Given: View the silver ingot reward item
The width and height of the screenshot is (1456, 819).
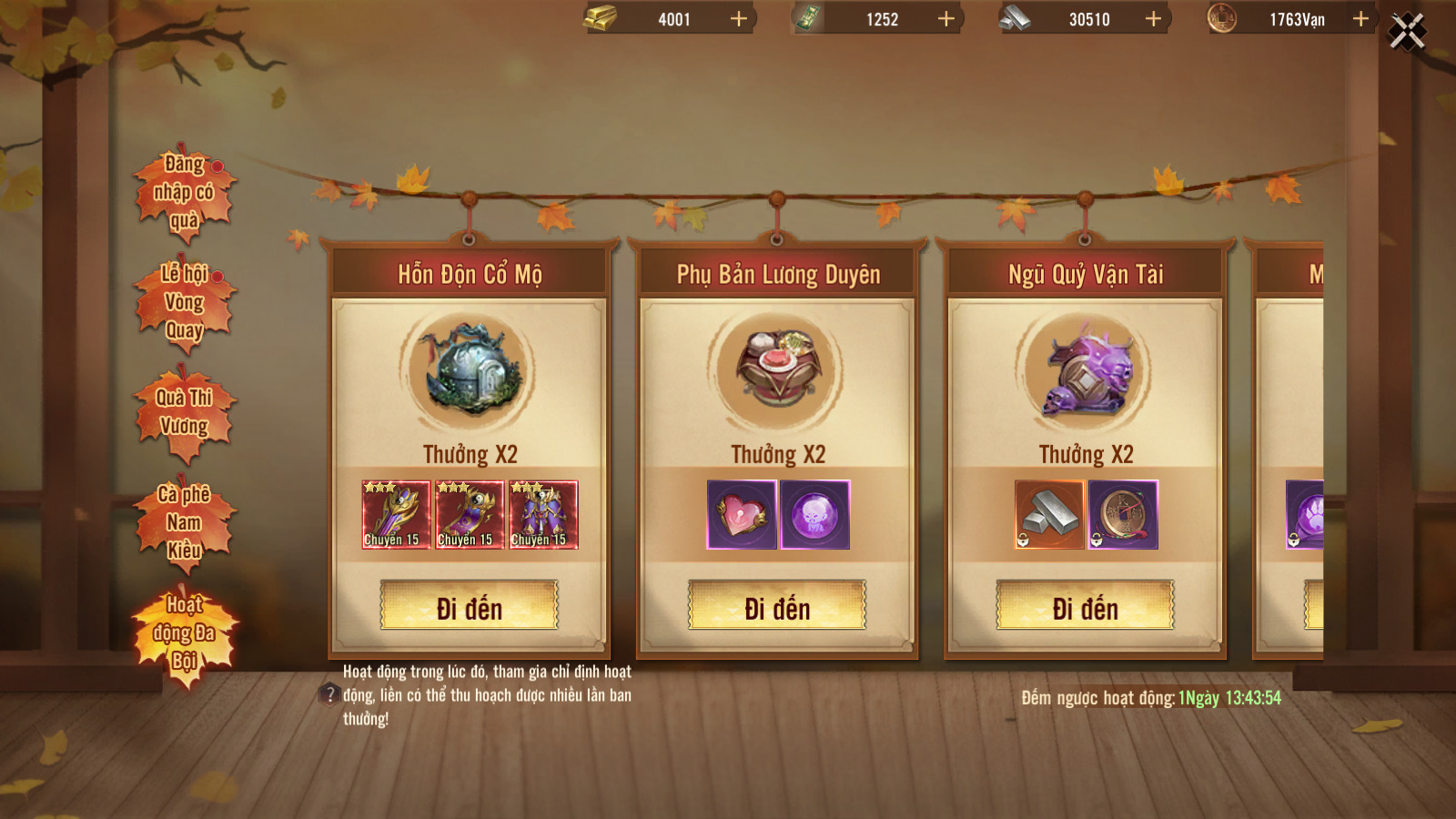Looking at the screenshot, I should pyautogui.click(x=1049, y=515).
